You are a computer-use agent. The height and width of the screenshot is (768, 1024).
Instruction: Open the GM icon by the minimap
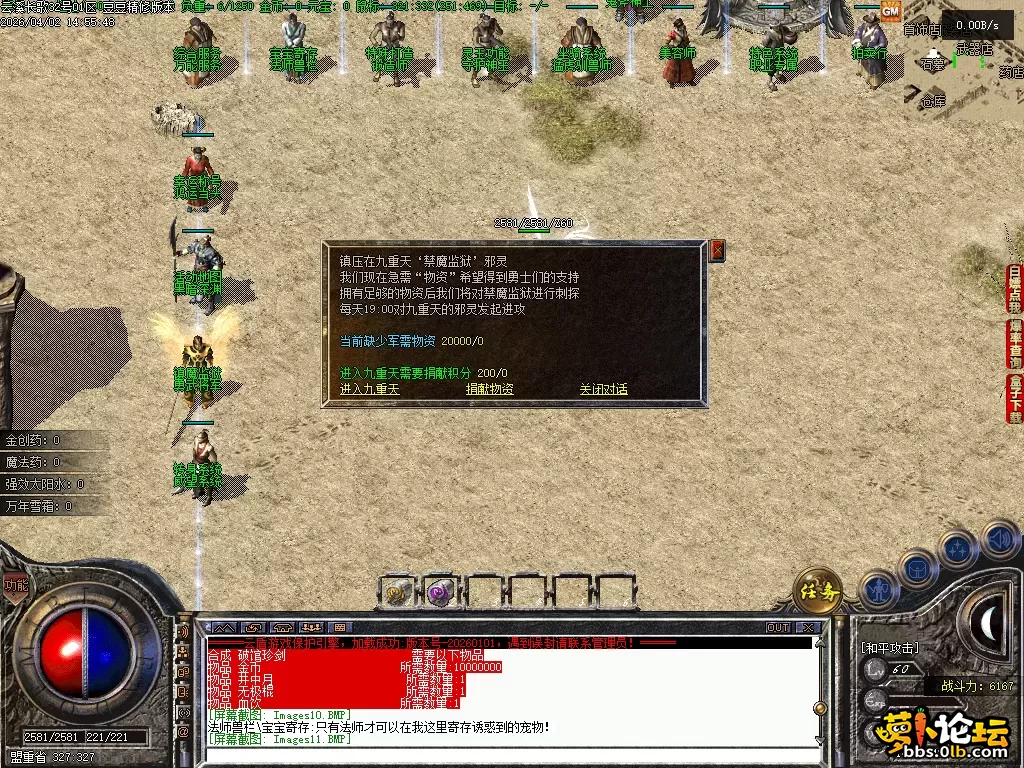890,10
